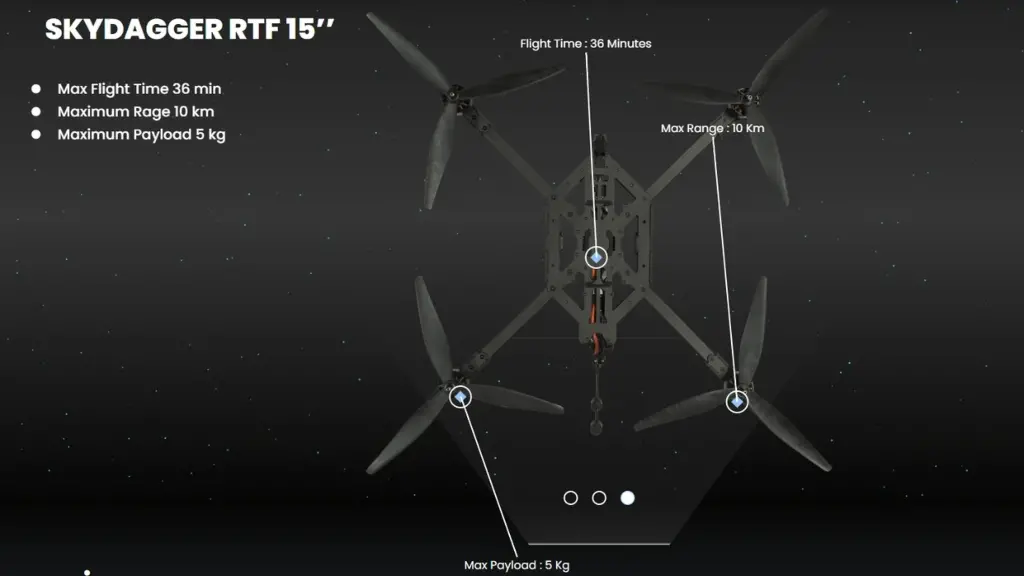This screenshot has height=576, width=1024.
Task: Choose the middle slide indicator dot
Action: point(599,497)
